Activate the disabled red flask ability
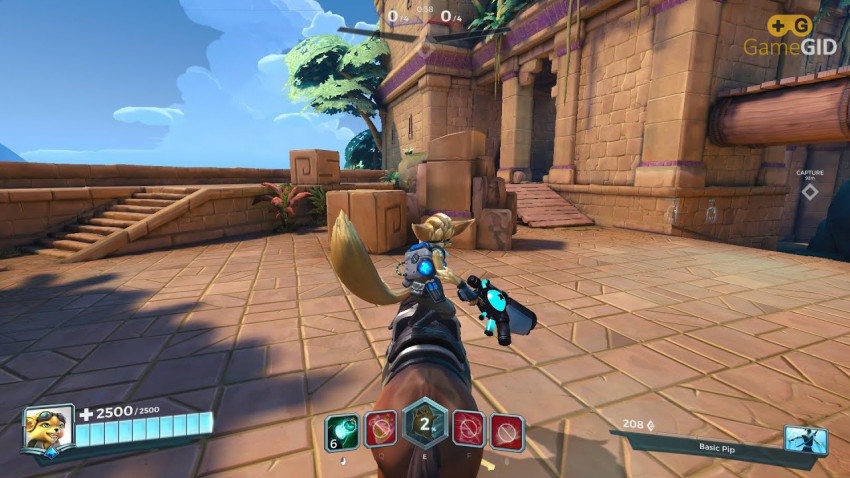The height and width of the screenshot is (478, 850). point(381,430)
